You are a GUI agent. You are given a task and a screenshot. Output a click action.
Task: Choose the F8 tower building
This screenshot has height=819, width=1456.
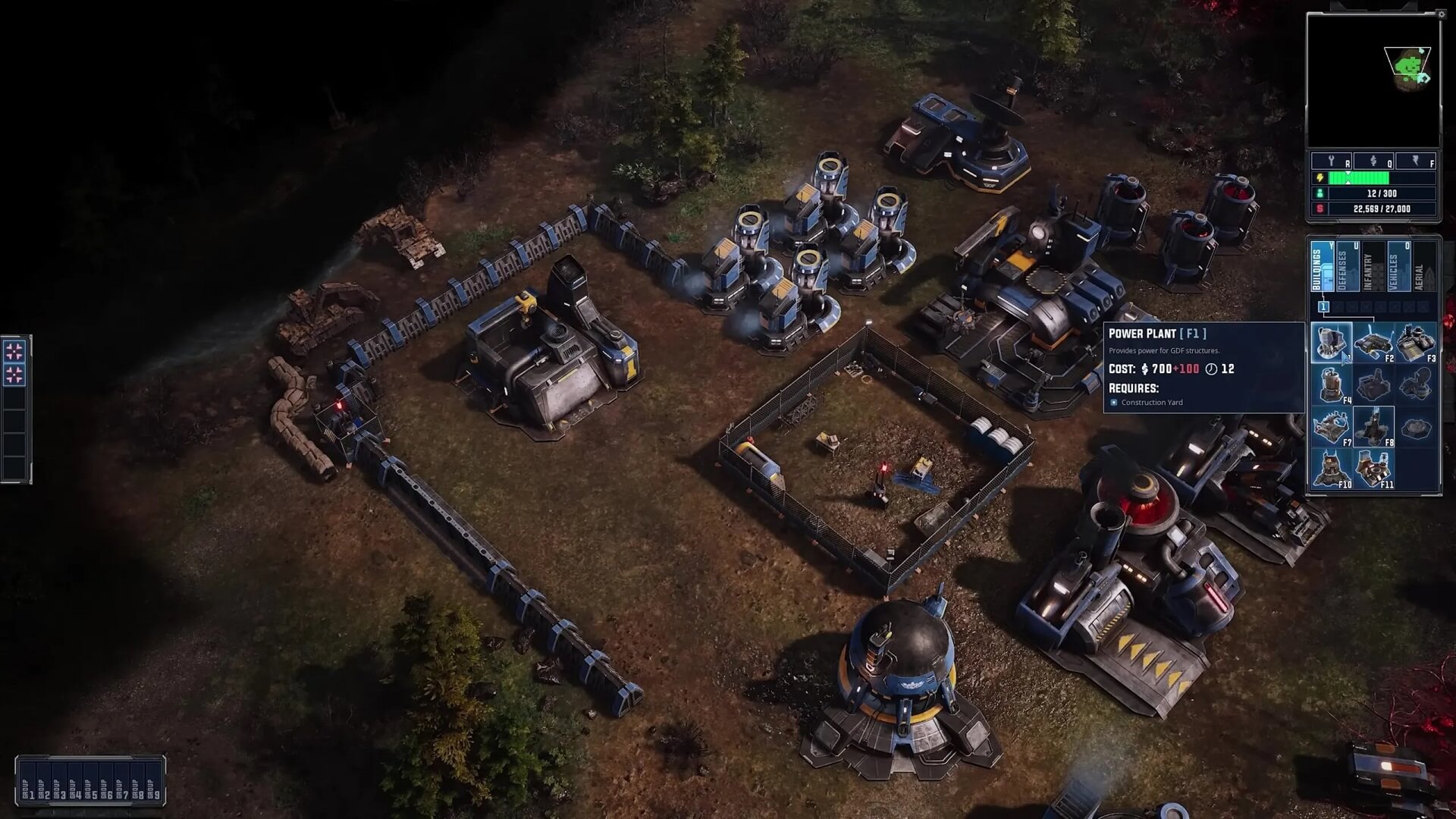pos(1373,427)
